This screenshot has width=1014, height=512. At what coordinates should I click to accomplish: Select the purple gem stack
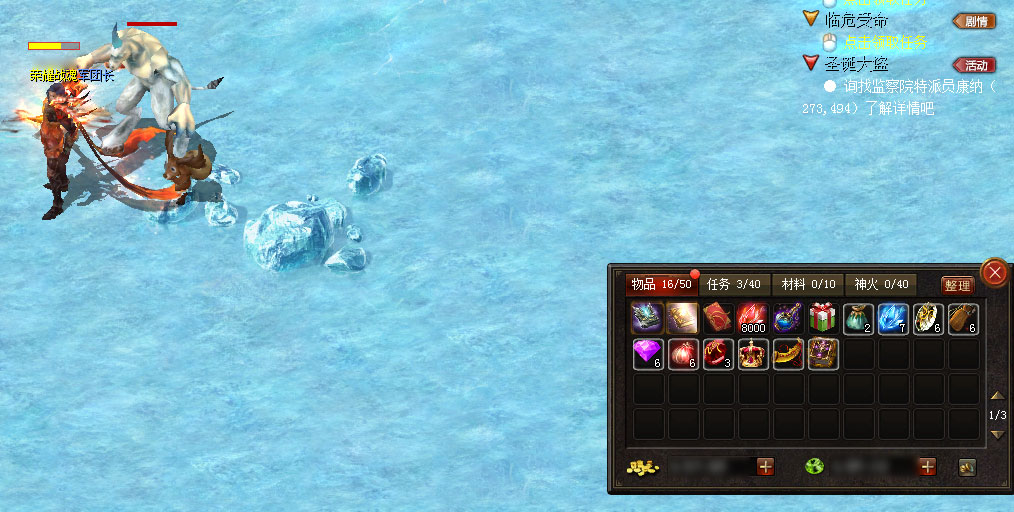click(648, 354)
